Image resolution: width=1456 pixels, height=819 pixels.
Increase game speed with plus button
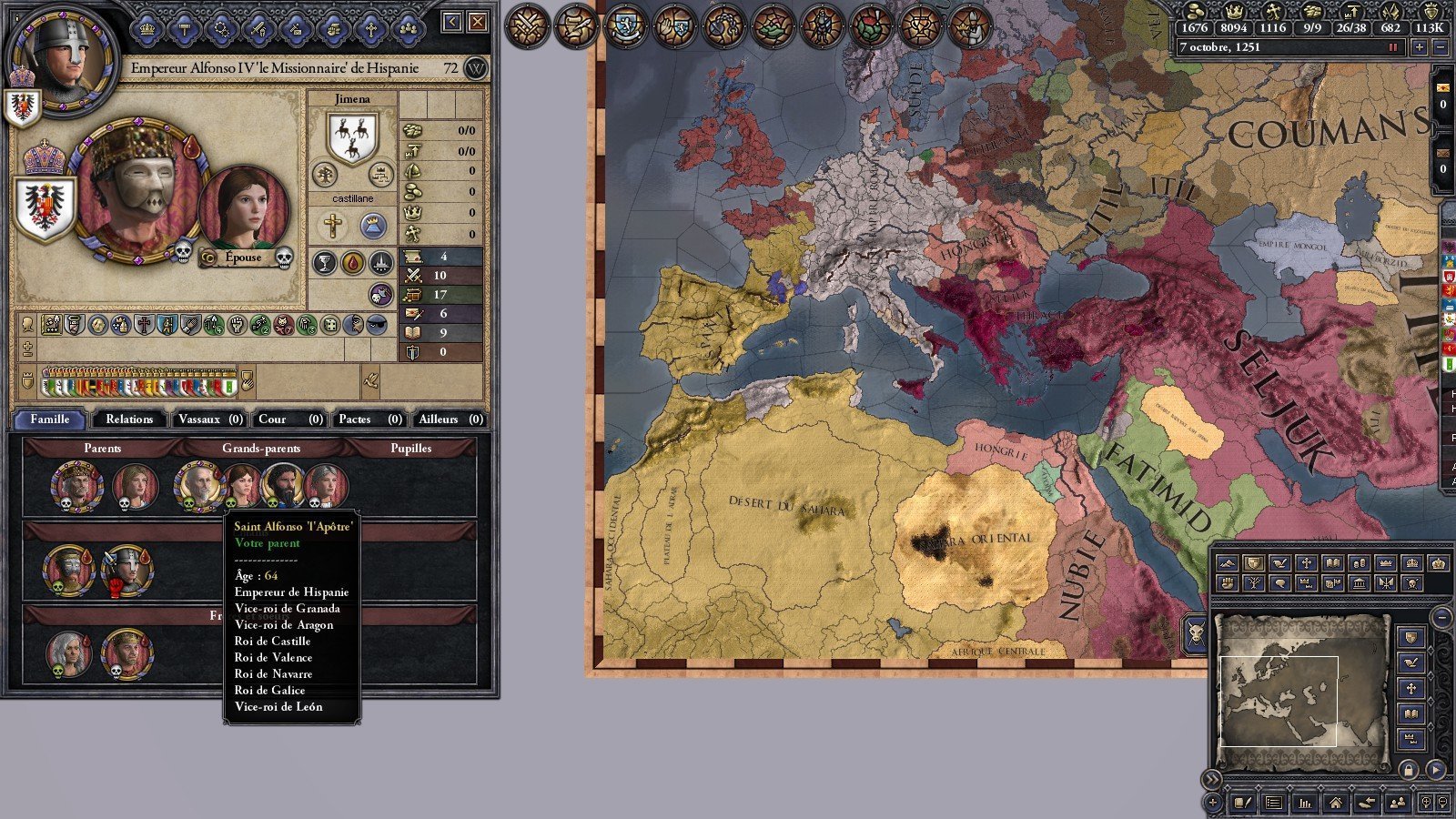[1419, 47]
